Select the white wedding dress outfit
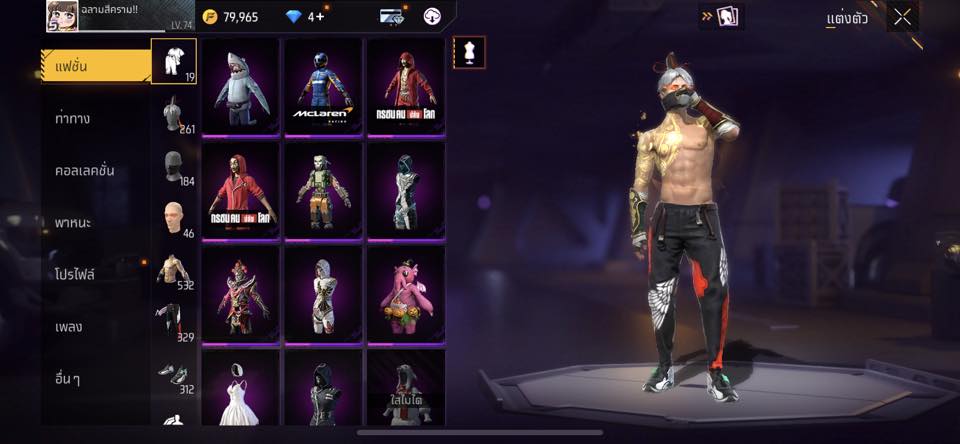960x444 pixels. click(x=240, y=388)
